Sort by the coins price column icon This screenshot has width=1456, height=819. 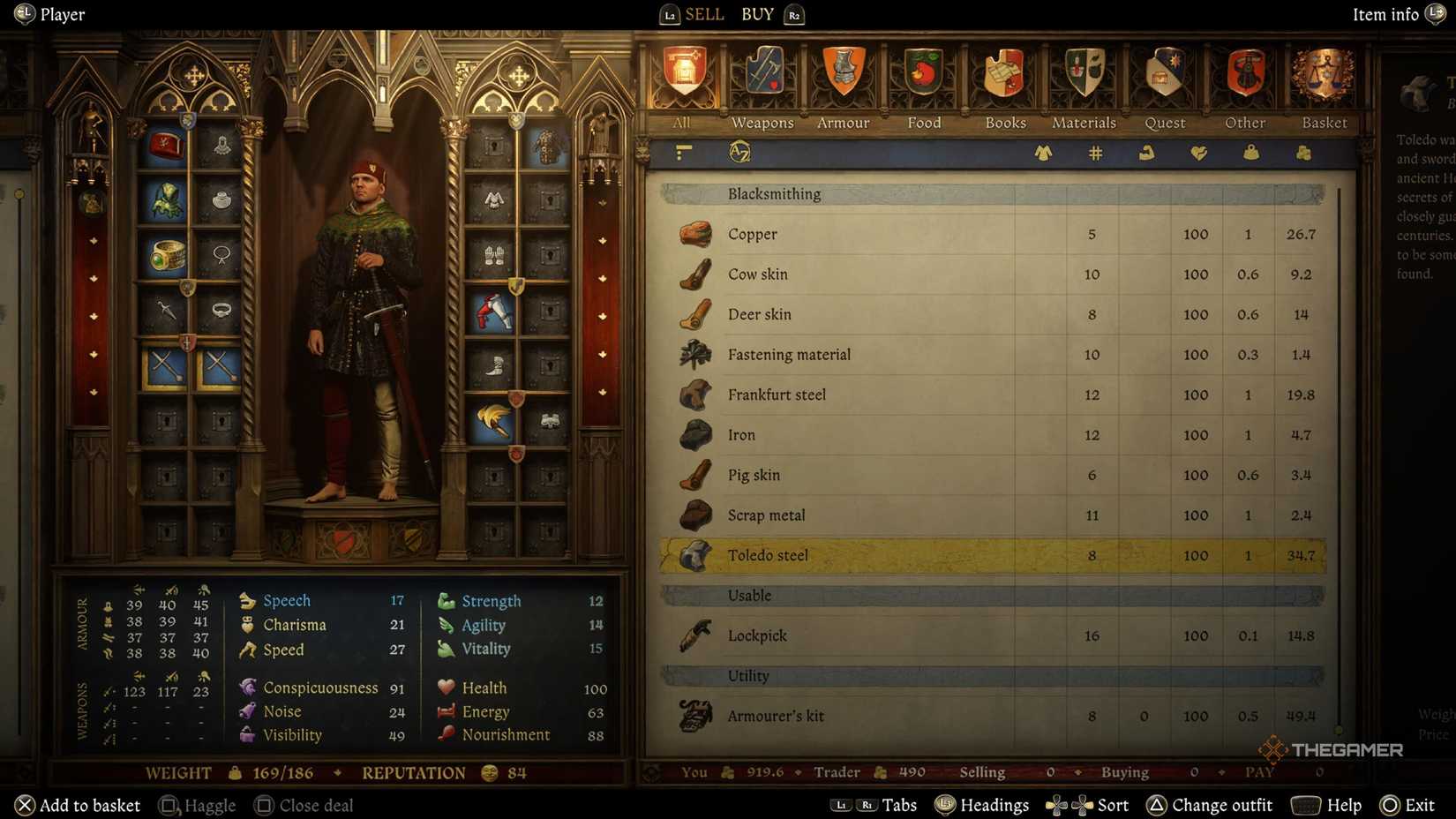point(1302,153)
